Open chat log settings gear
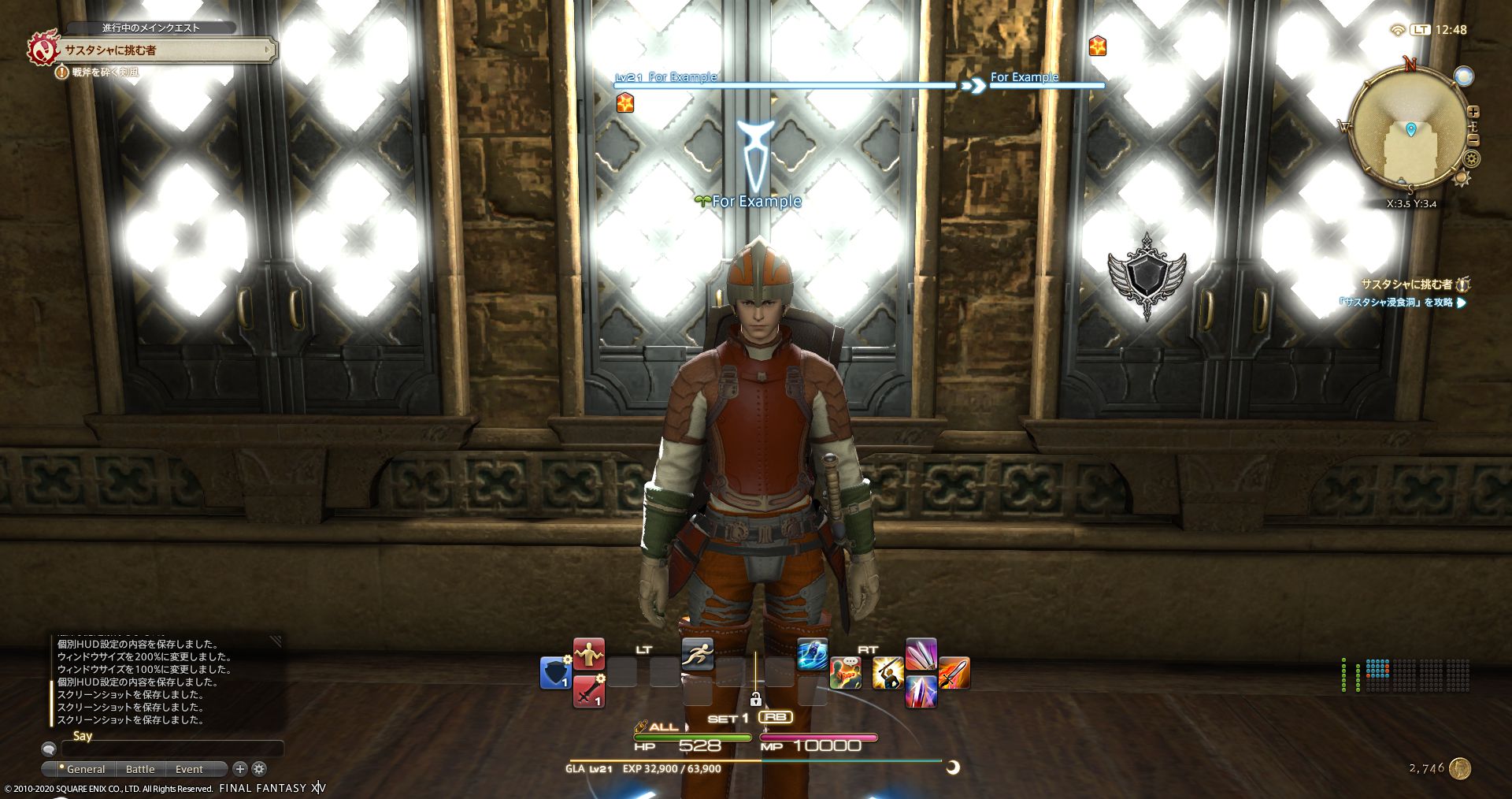Screen dimensions: 1512x799 (x=258, y=769)
